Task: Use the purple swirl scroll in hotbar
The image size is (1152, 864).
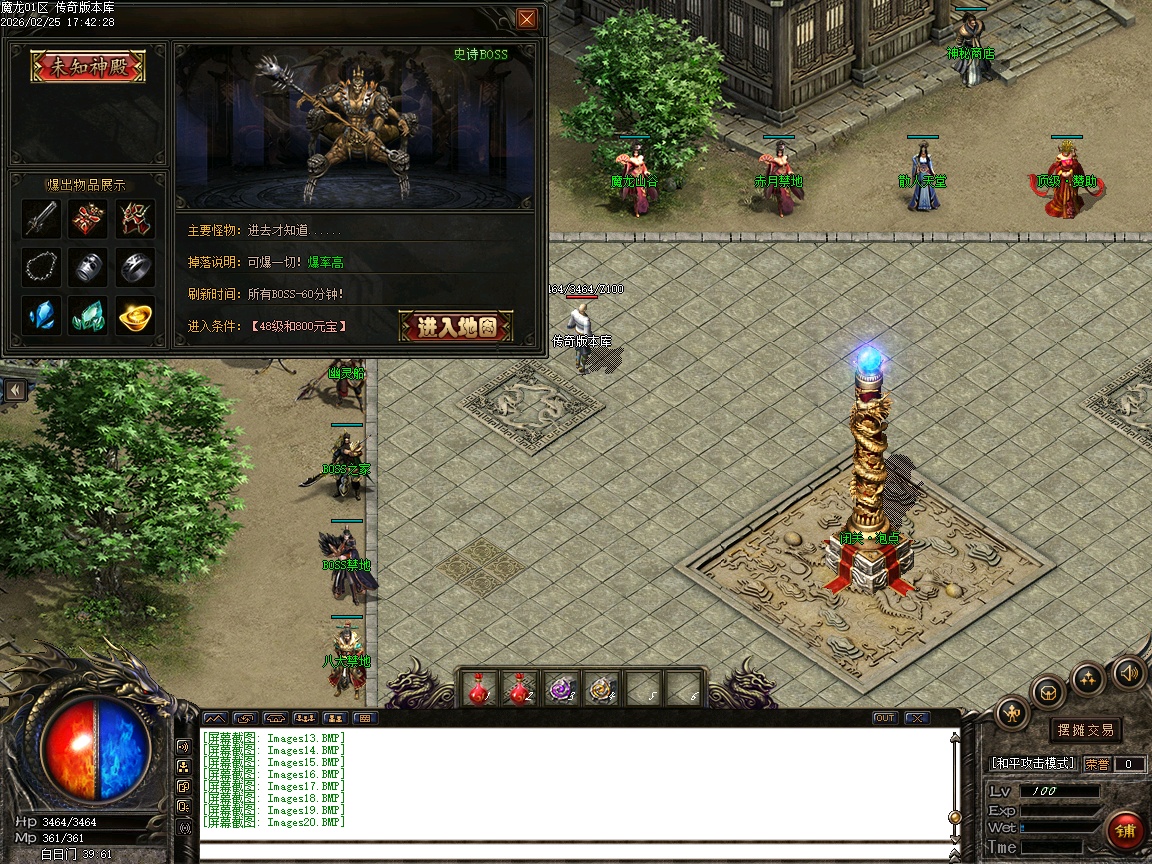Action: click(562, 689)
